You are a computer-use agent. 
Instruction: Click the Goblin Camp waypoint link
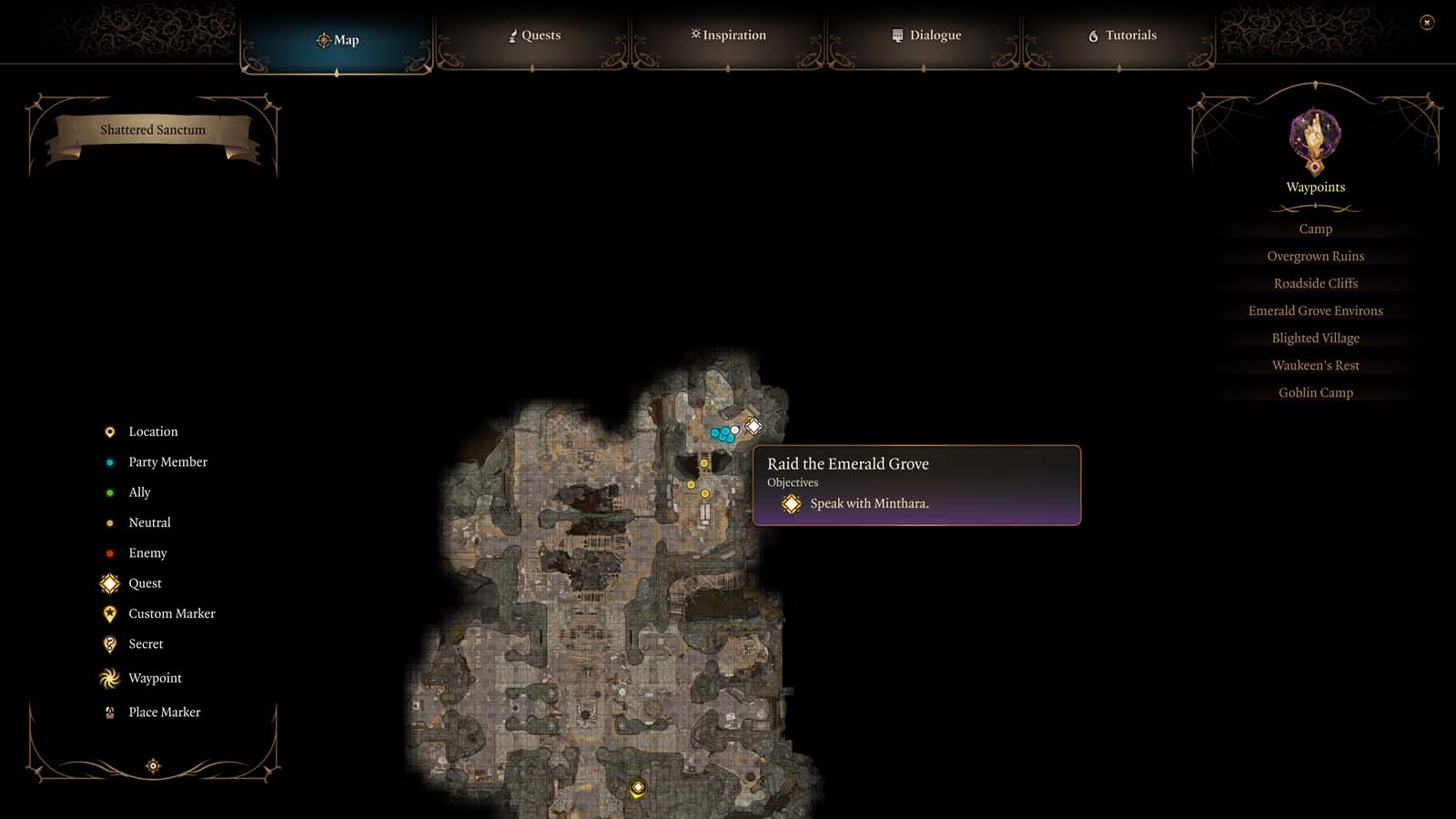click(x=1315, y=392)
